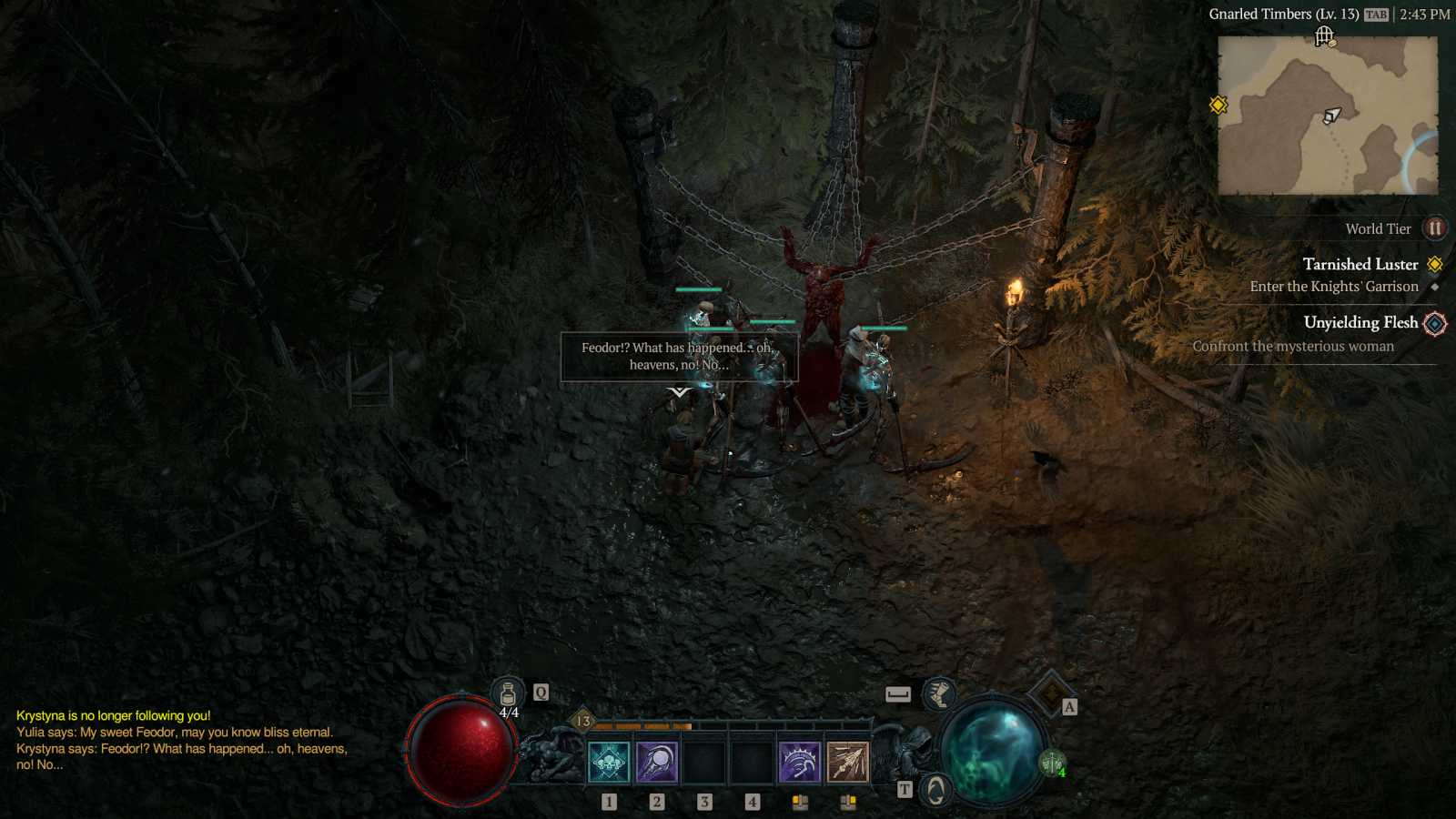Cast Blight from skill slot 2
The width and height of the screenshot is (1456, 819).
point(657,763)
